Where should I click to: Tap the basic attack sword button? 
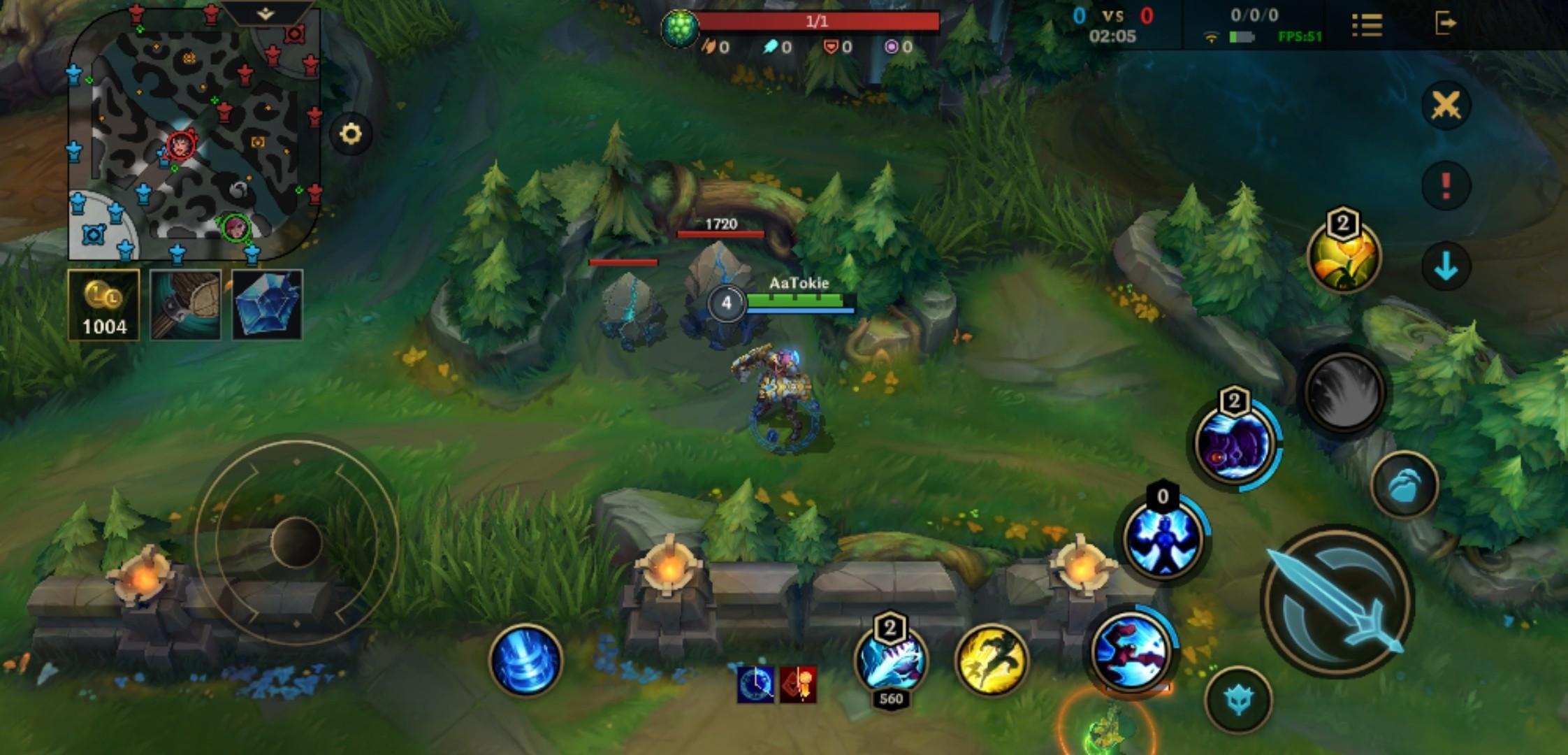tap(1337, 602)
